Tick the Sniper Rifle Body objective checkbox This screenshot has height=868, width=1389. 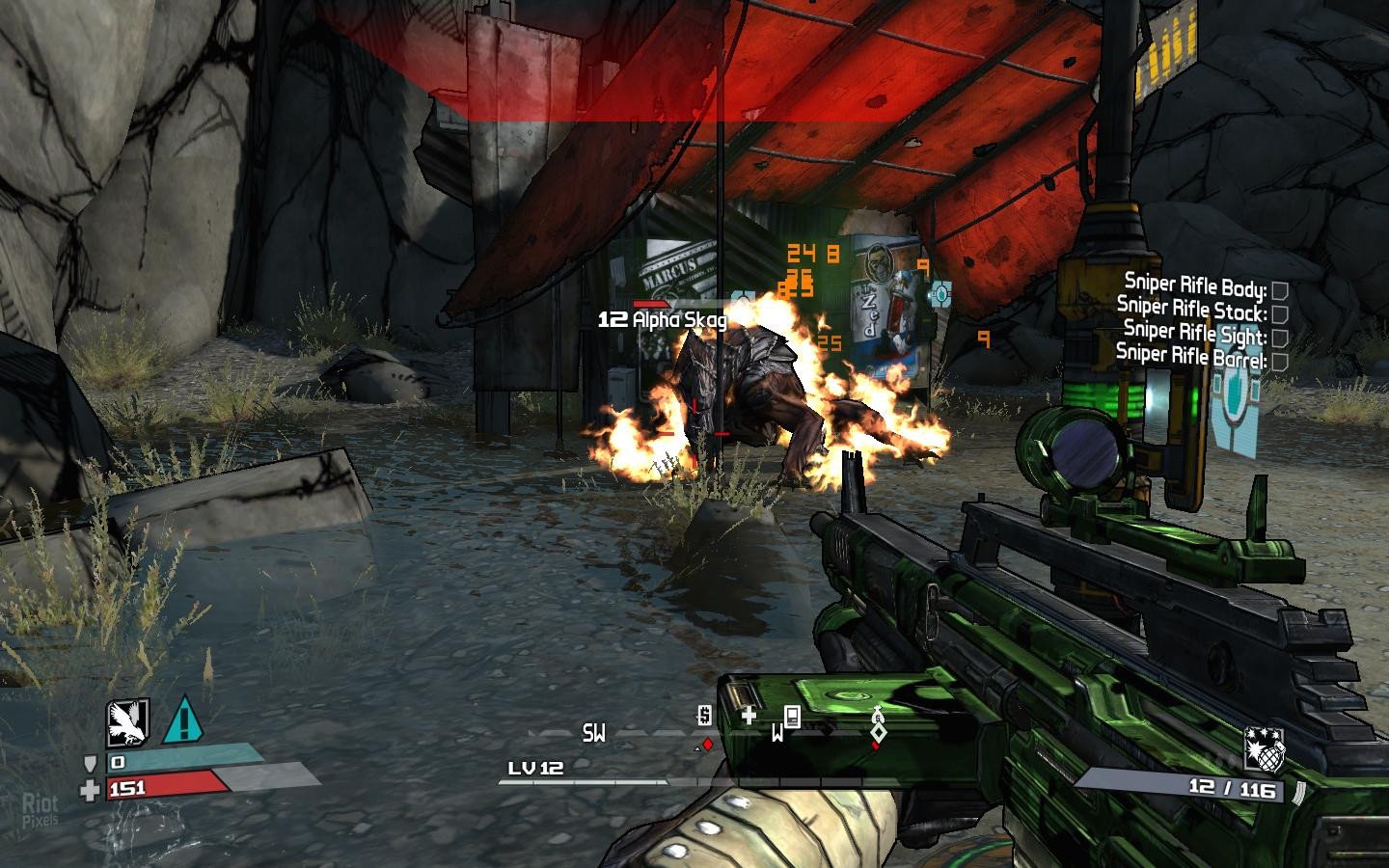pyautogui.click(x=1280, y=290)
